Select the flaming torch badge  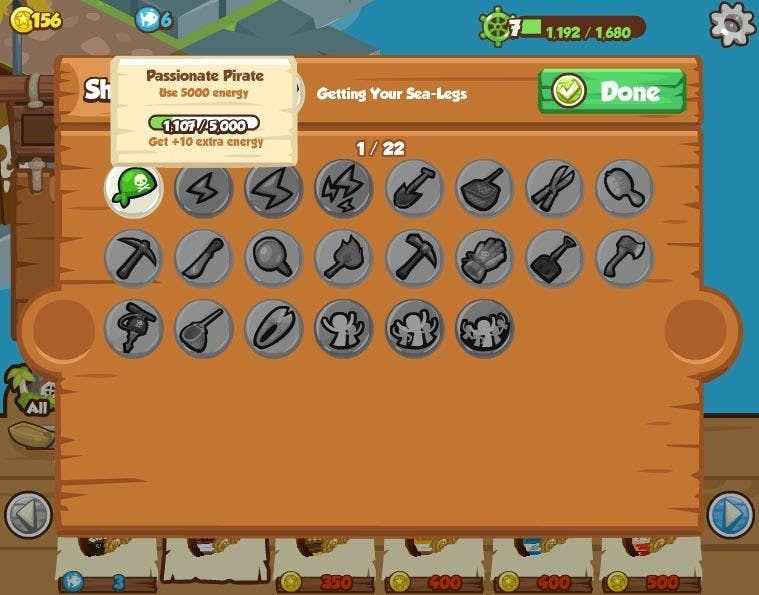pos(344,259)
